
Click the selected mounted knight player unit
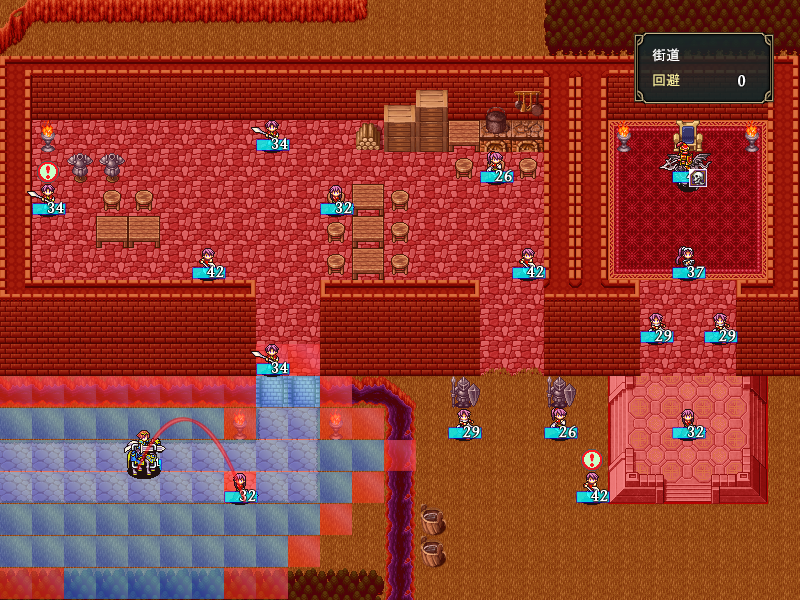(x=144, y=455)
